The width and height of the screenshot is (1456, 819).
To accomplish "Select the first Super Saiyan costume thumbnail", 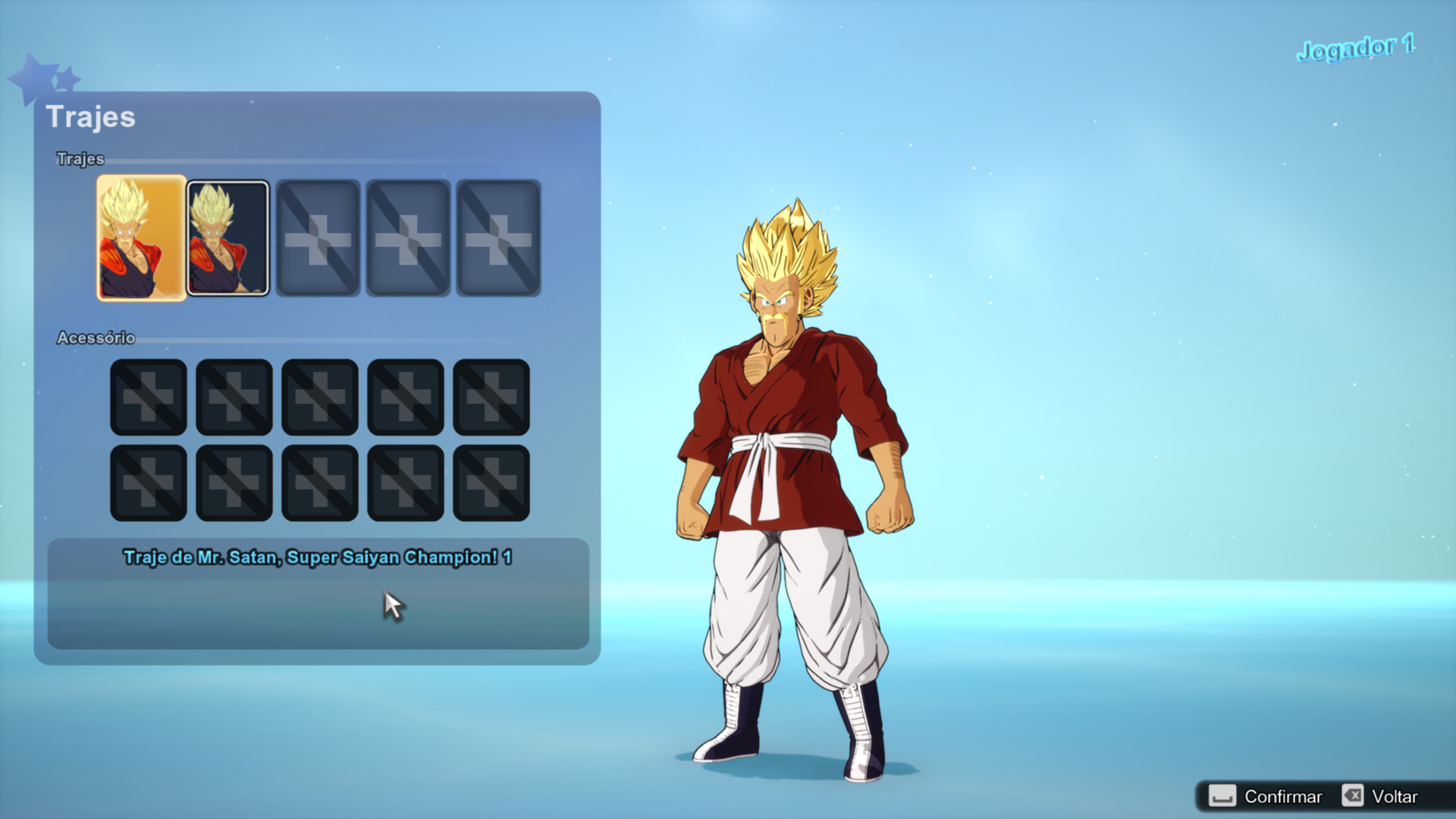I will 141,238.
